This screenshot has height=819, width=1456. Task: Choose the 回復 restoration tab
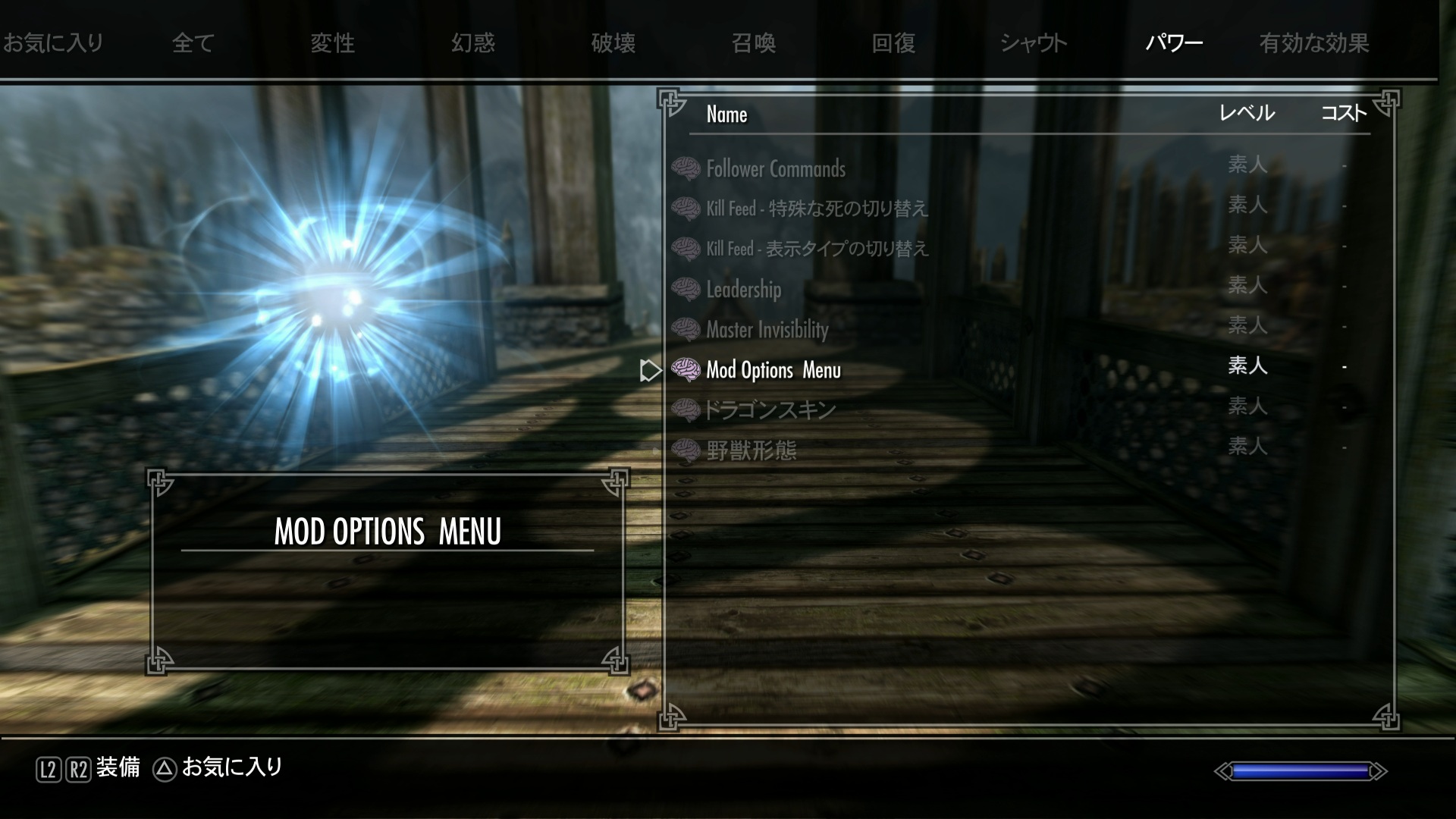point(893,43)
